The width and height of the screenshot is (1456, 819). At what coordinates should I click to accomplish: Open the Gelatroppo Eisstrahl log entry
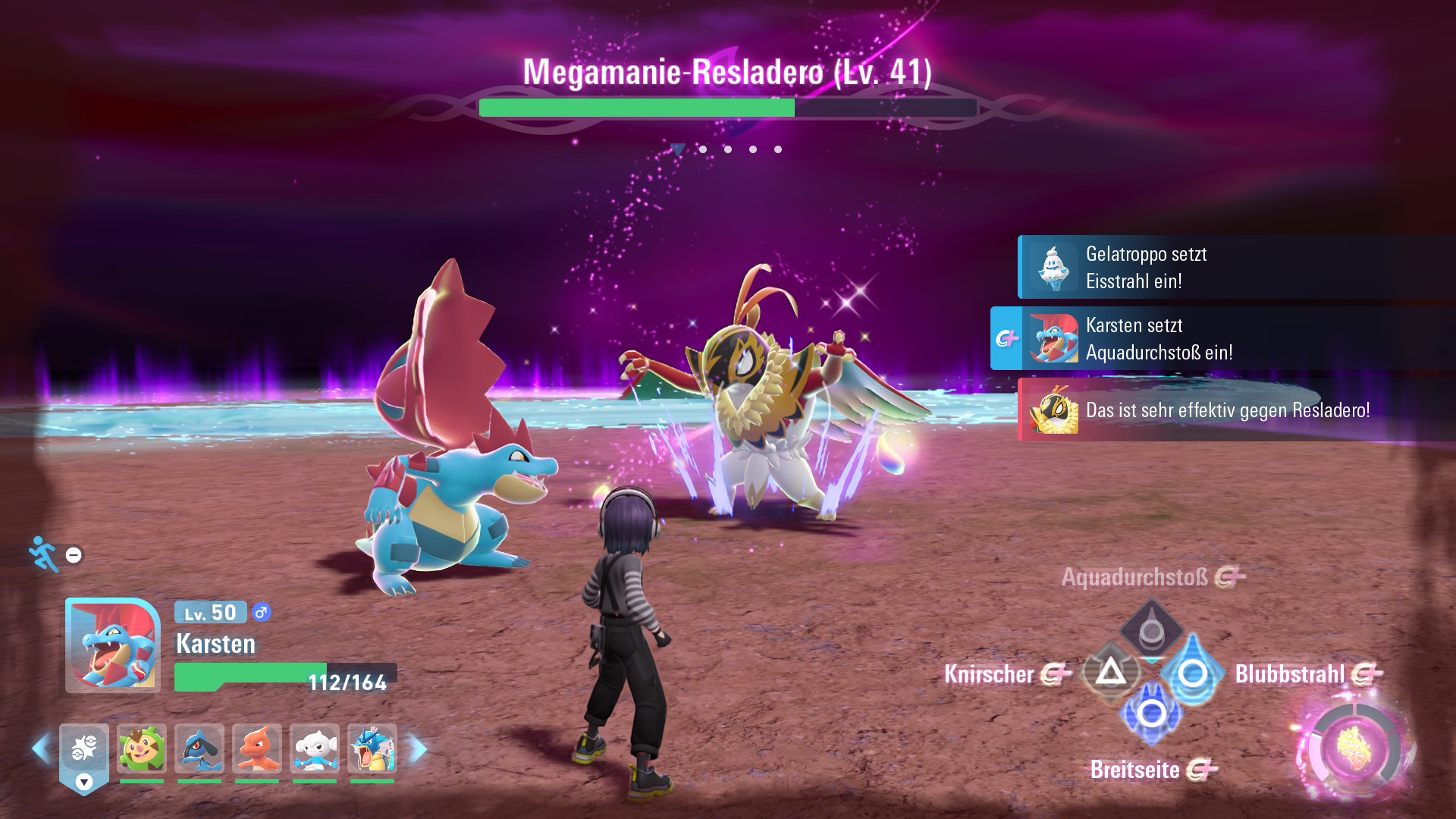[1236, 268]
